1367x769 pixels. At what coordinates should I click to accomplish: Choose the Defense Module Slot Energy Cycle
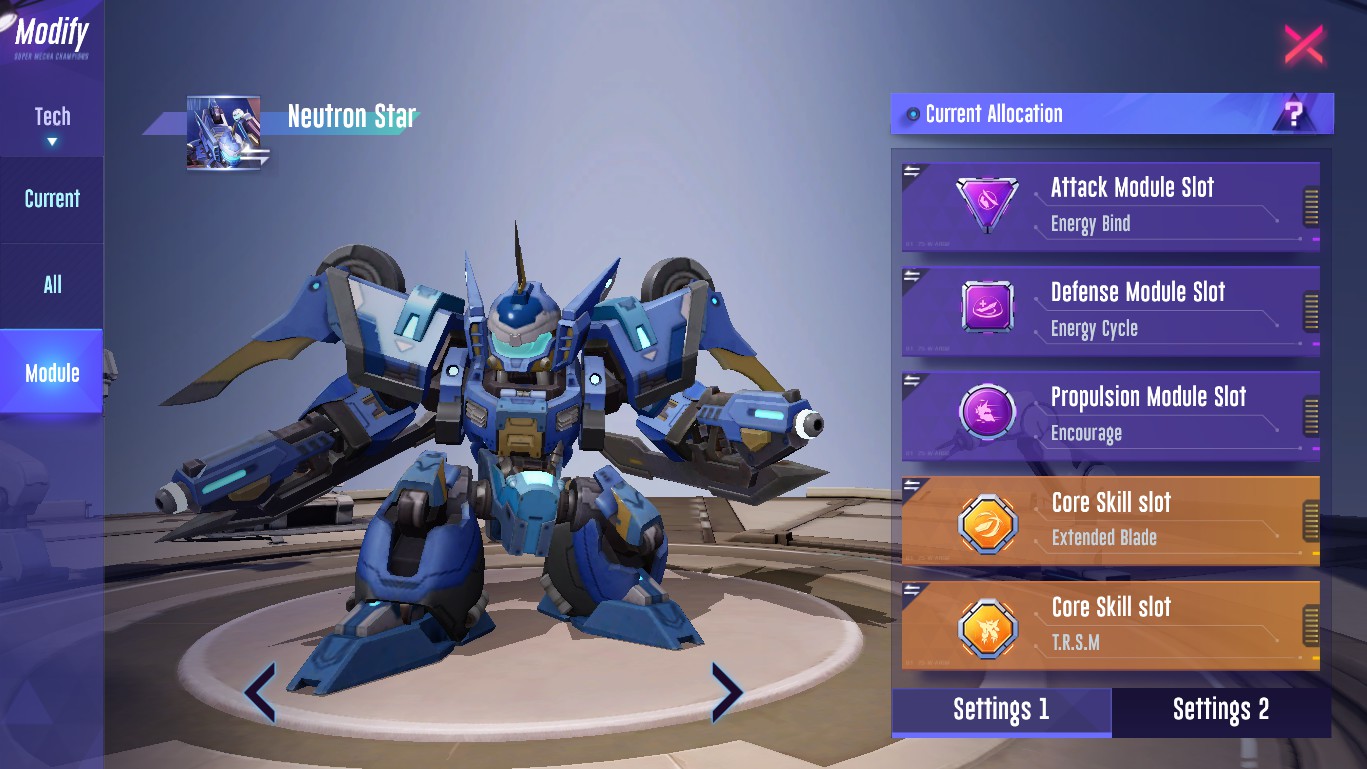[1110, 309]
